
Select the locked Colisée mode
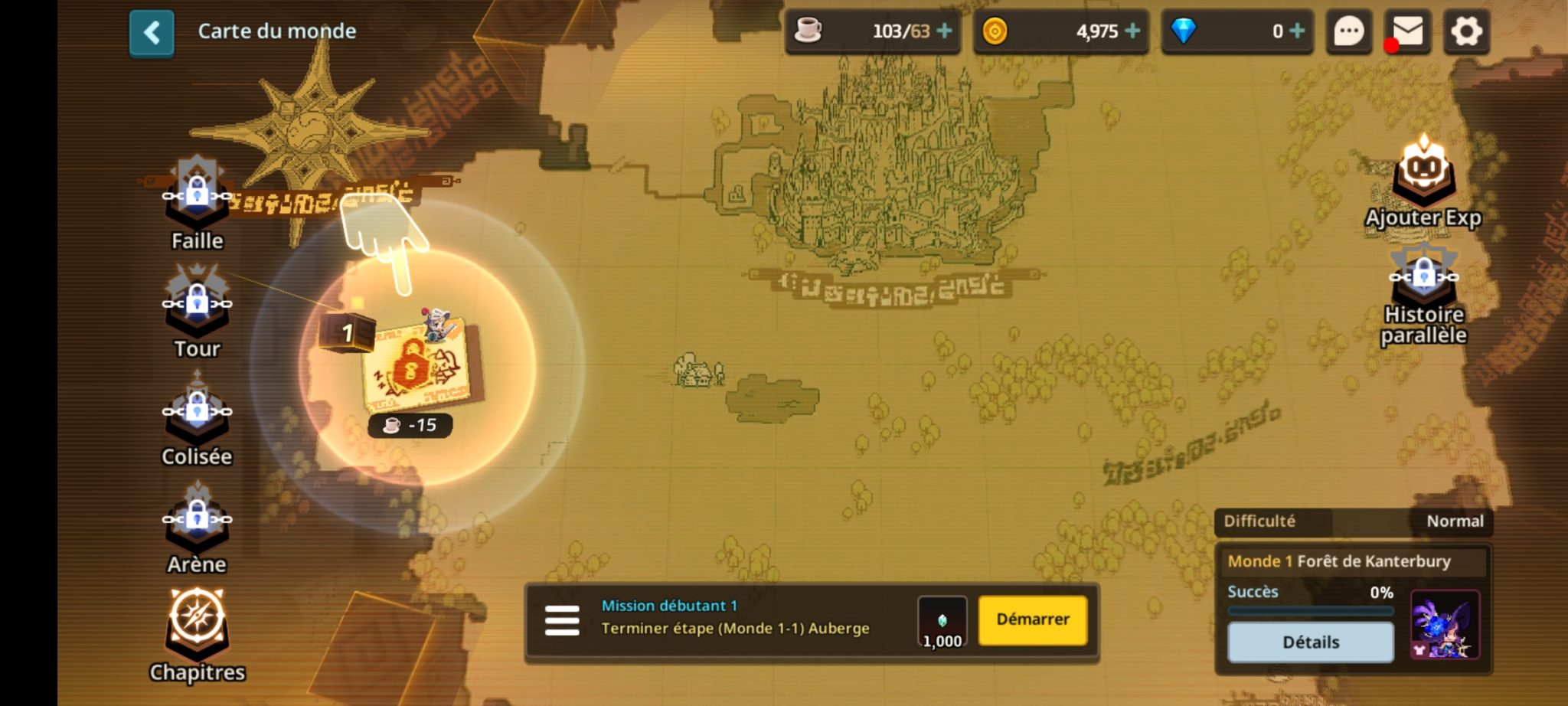point(197,420)
